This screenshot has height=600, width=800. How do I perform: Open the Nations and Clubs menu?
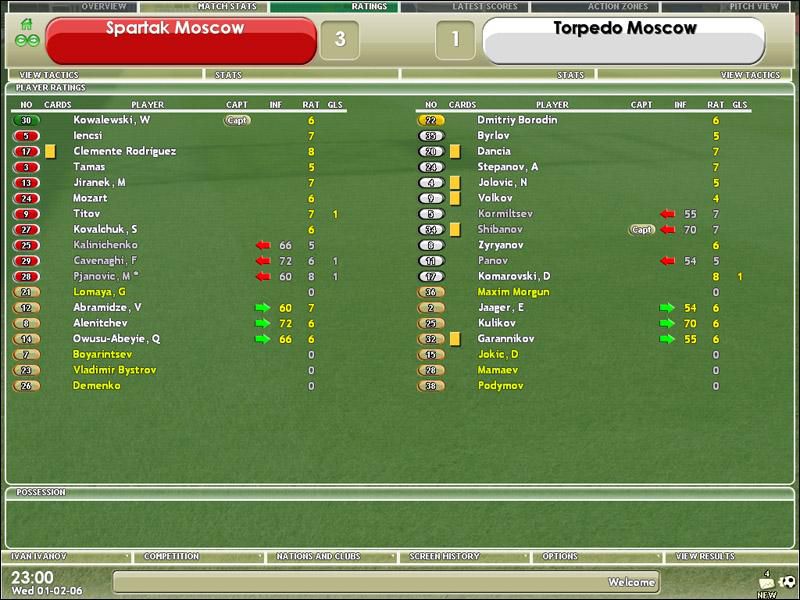pos(318,557)
